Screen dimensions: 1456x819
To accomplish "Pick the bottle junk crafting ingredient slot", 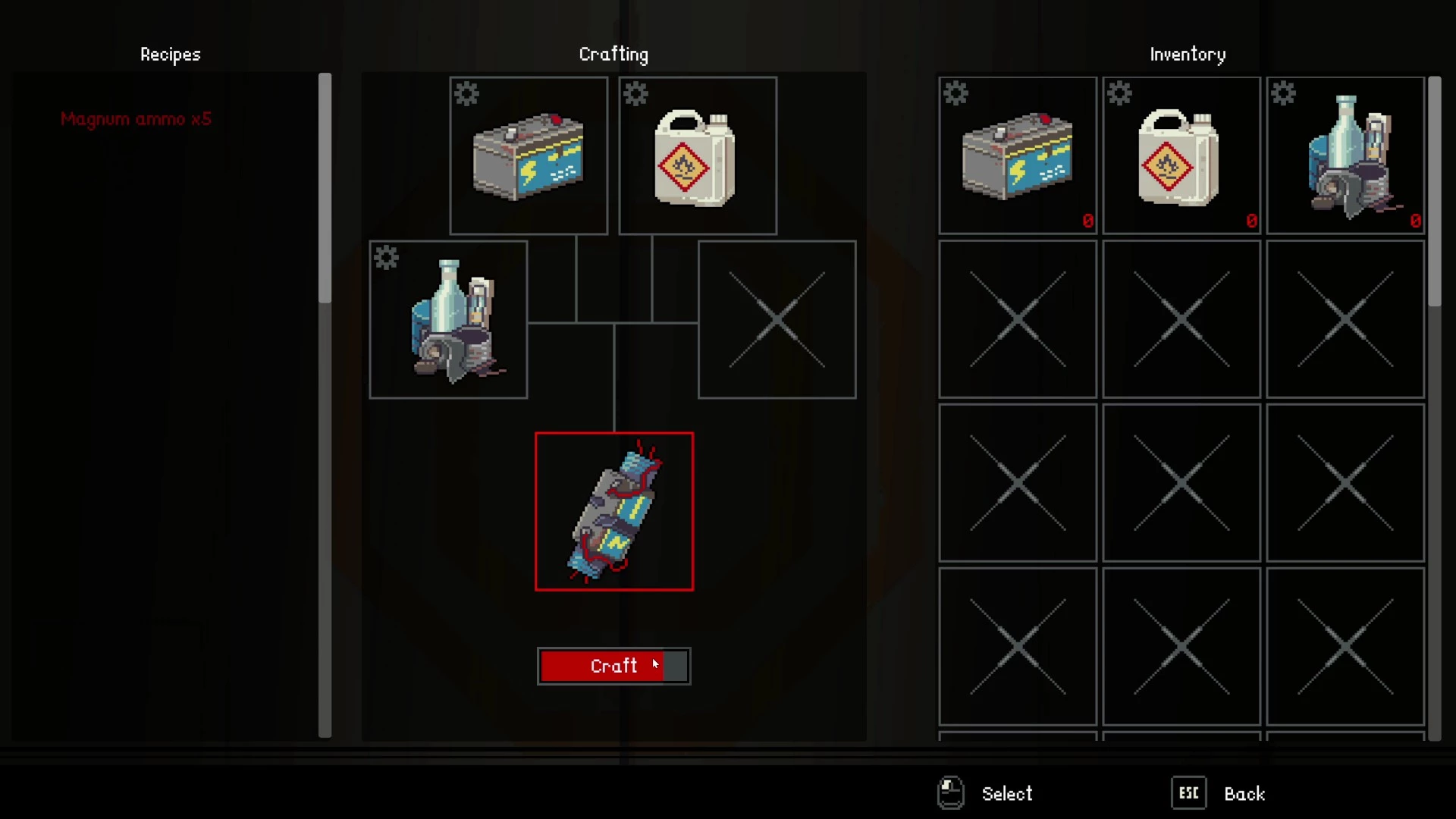I will click(x=448, y=319).
